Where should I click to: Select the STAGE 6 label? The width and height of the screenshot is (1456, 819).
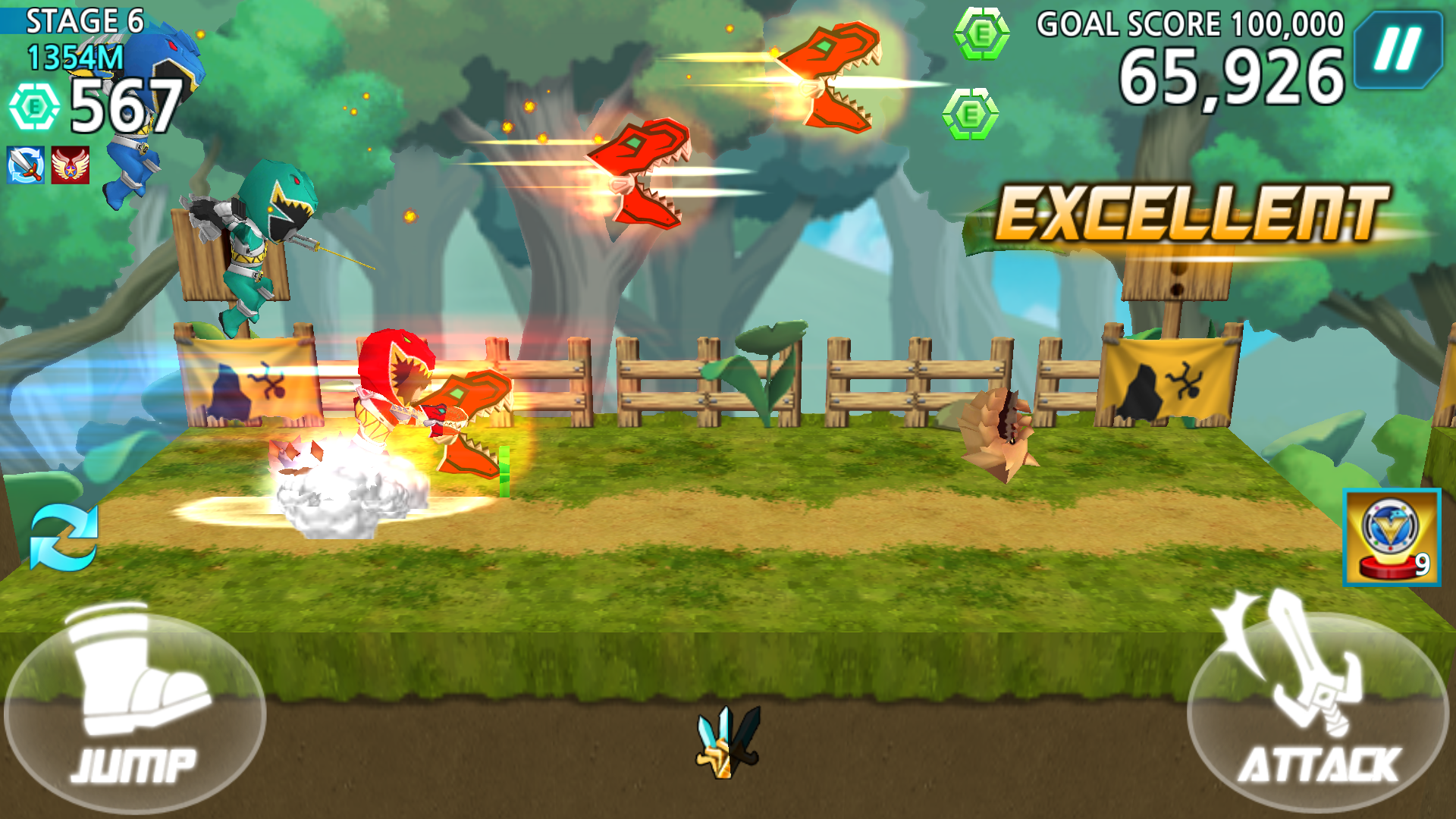coord(85,21)
